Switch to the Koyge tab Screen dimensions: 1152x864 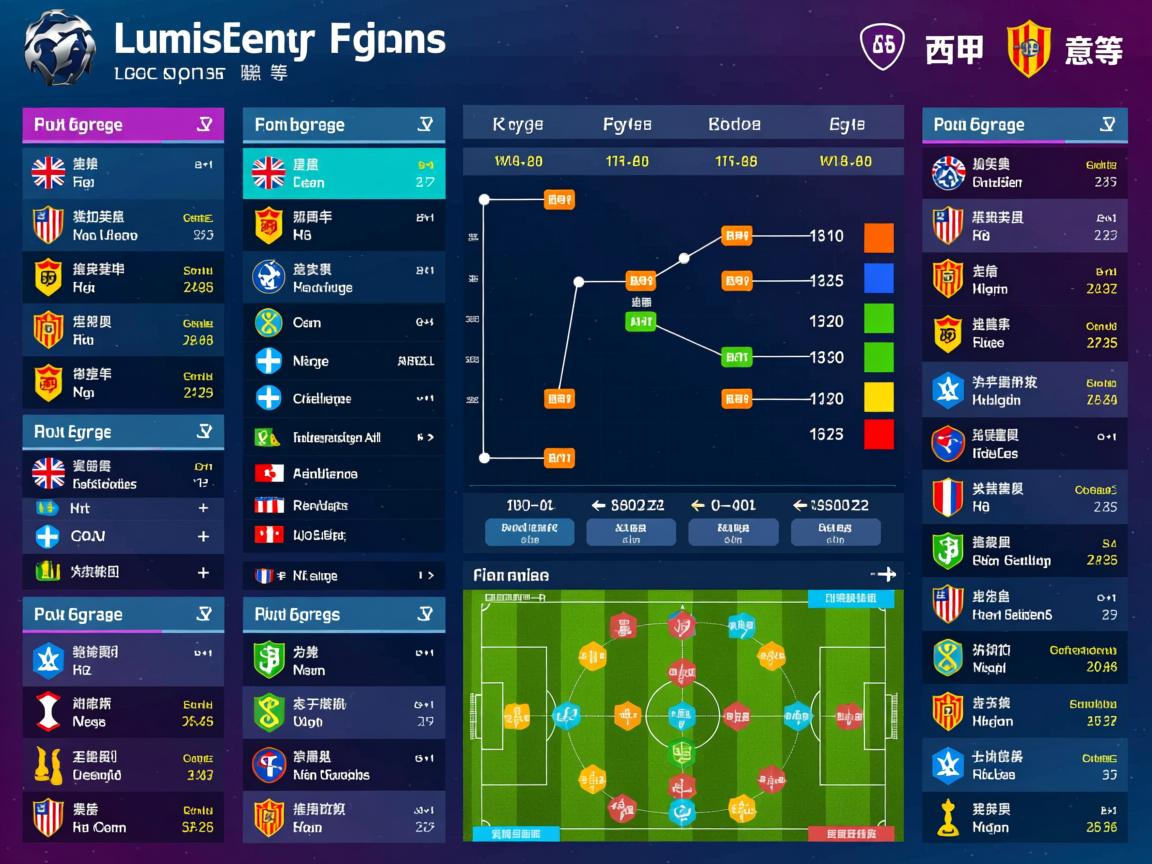518,125
